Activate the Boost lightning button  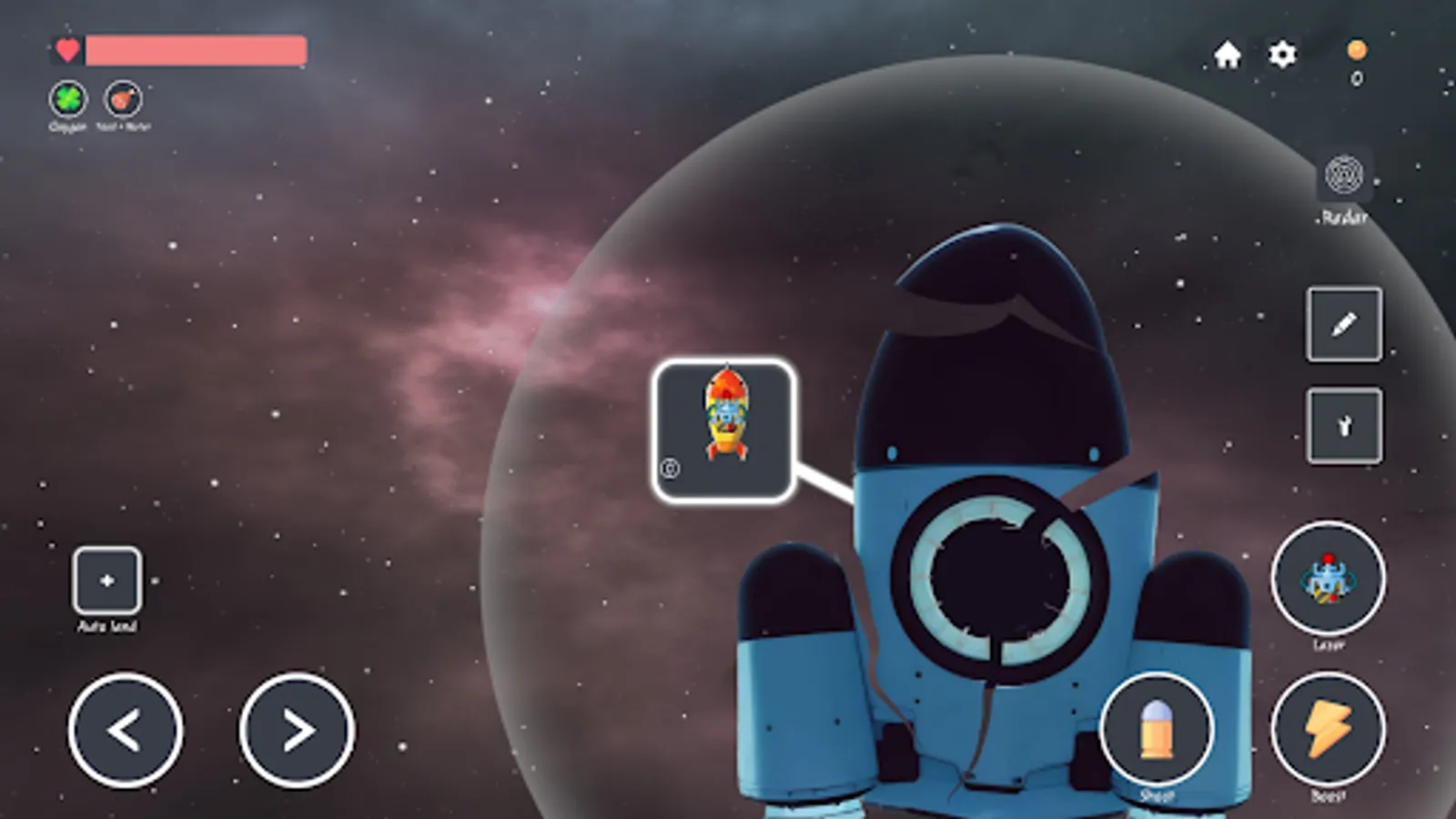point(1330,728)
